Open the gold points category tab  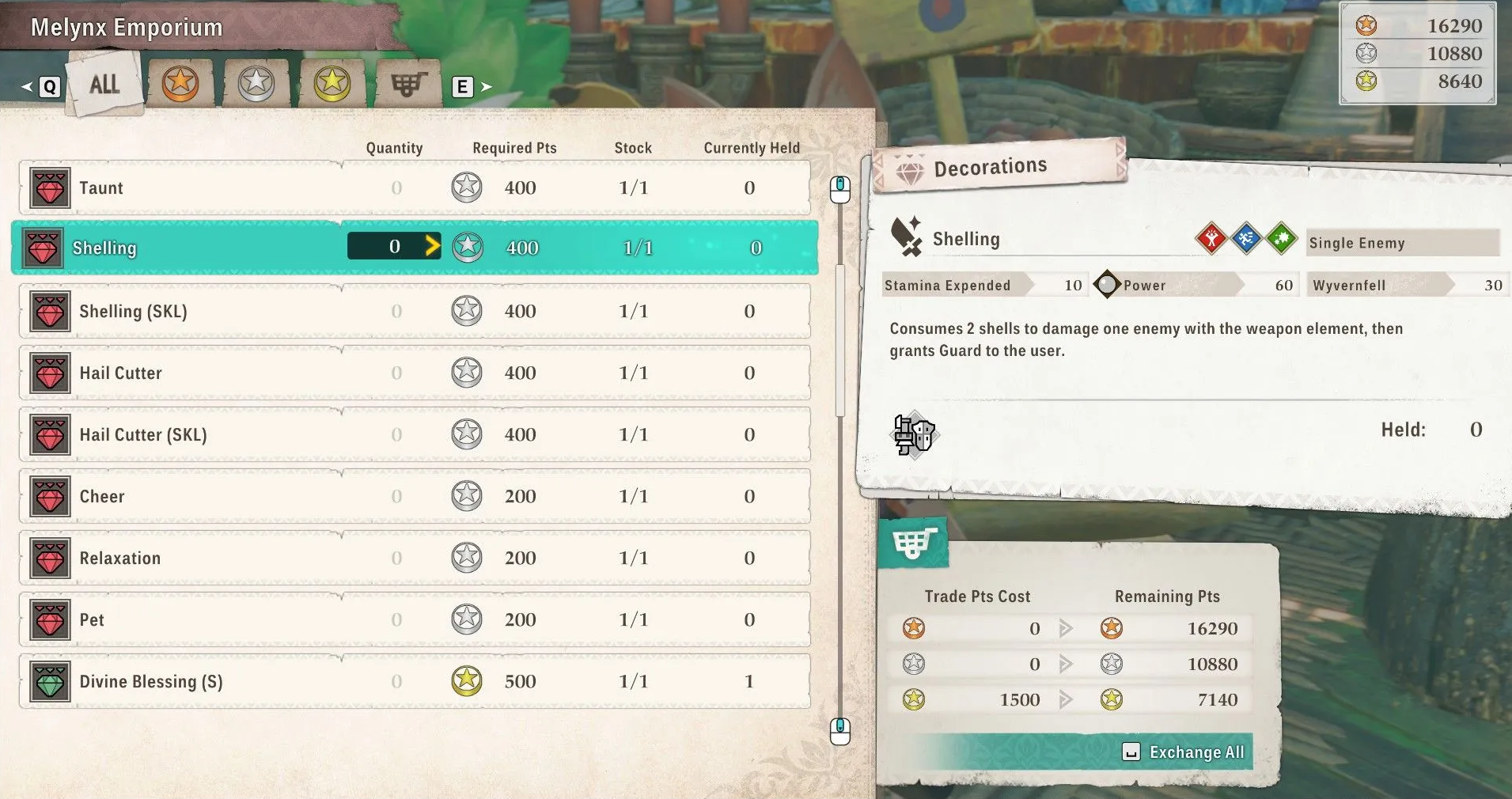click(332, 83)
